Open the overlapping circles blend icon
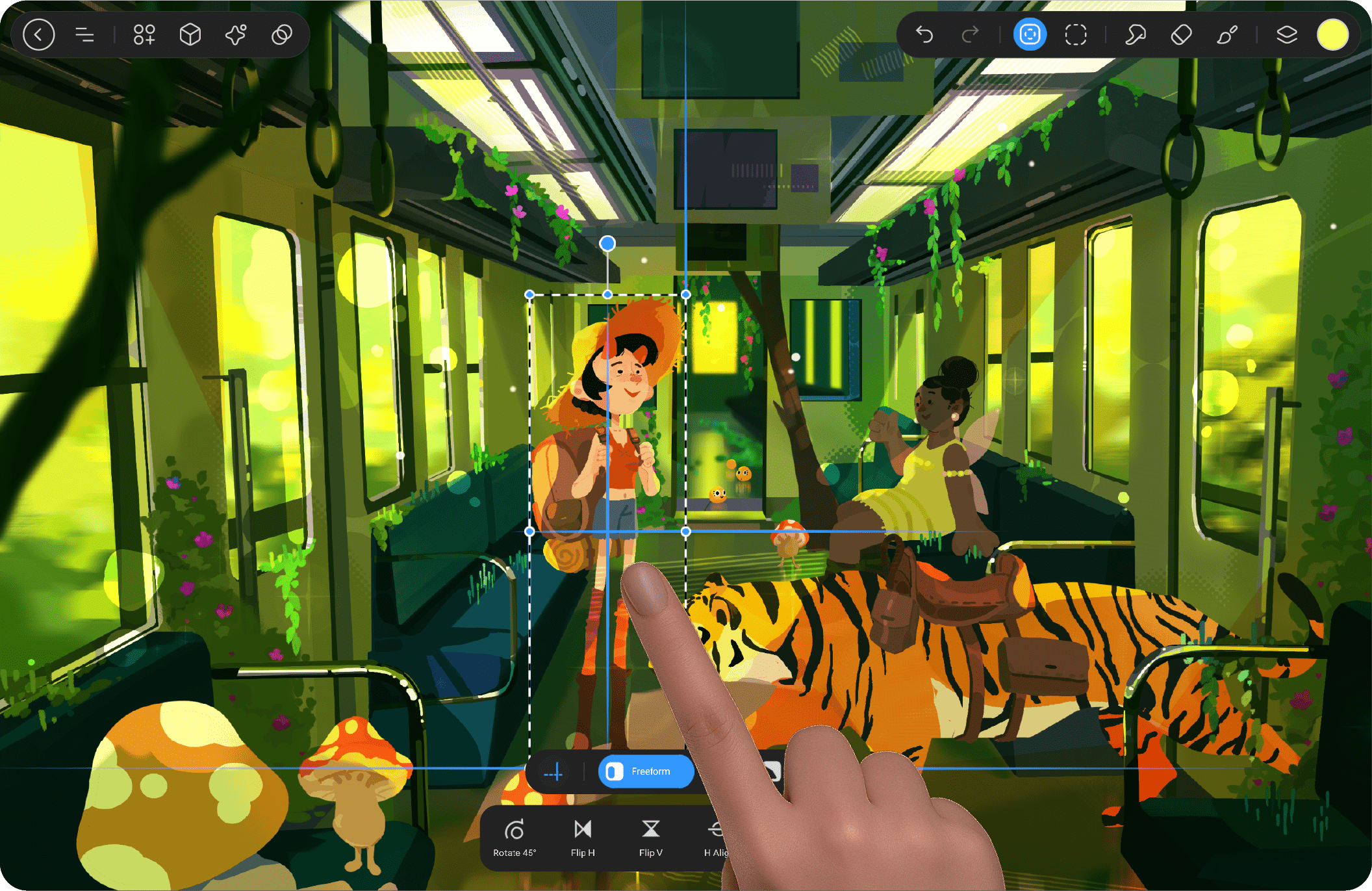 tap(281, 34)
